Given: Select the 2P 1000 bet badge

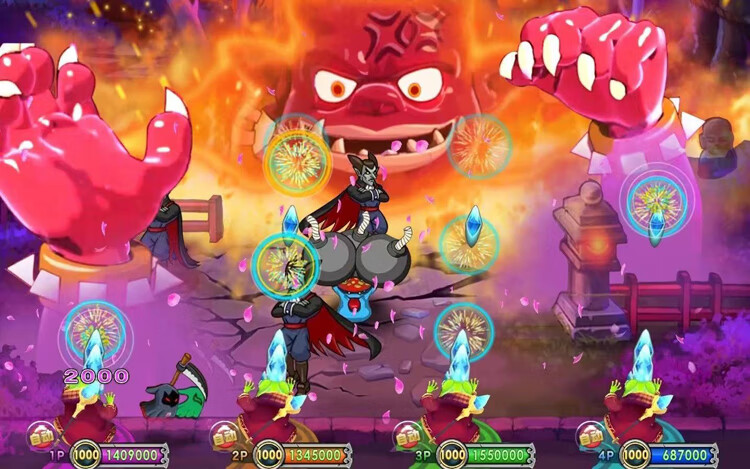Looking at the screenshot, I should tap(269, 455).
